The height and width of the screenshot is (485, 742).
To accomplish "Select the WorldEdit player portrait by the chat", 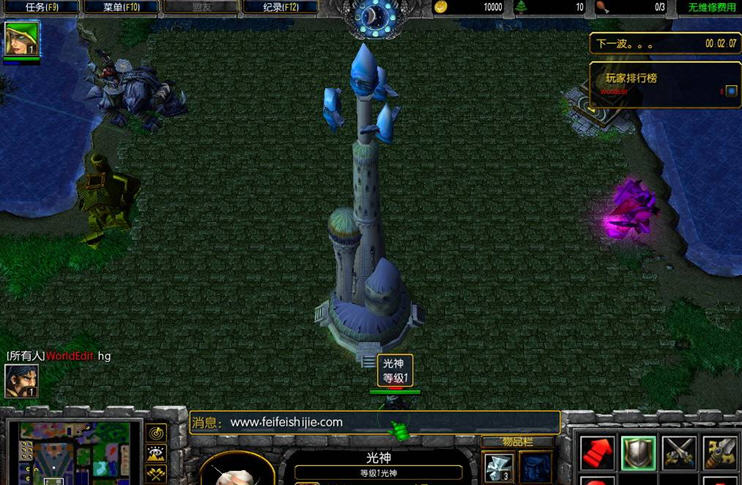I will (x=20, y=381).
